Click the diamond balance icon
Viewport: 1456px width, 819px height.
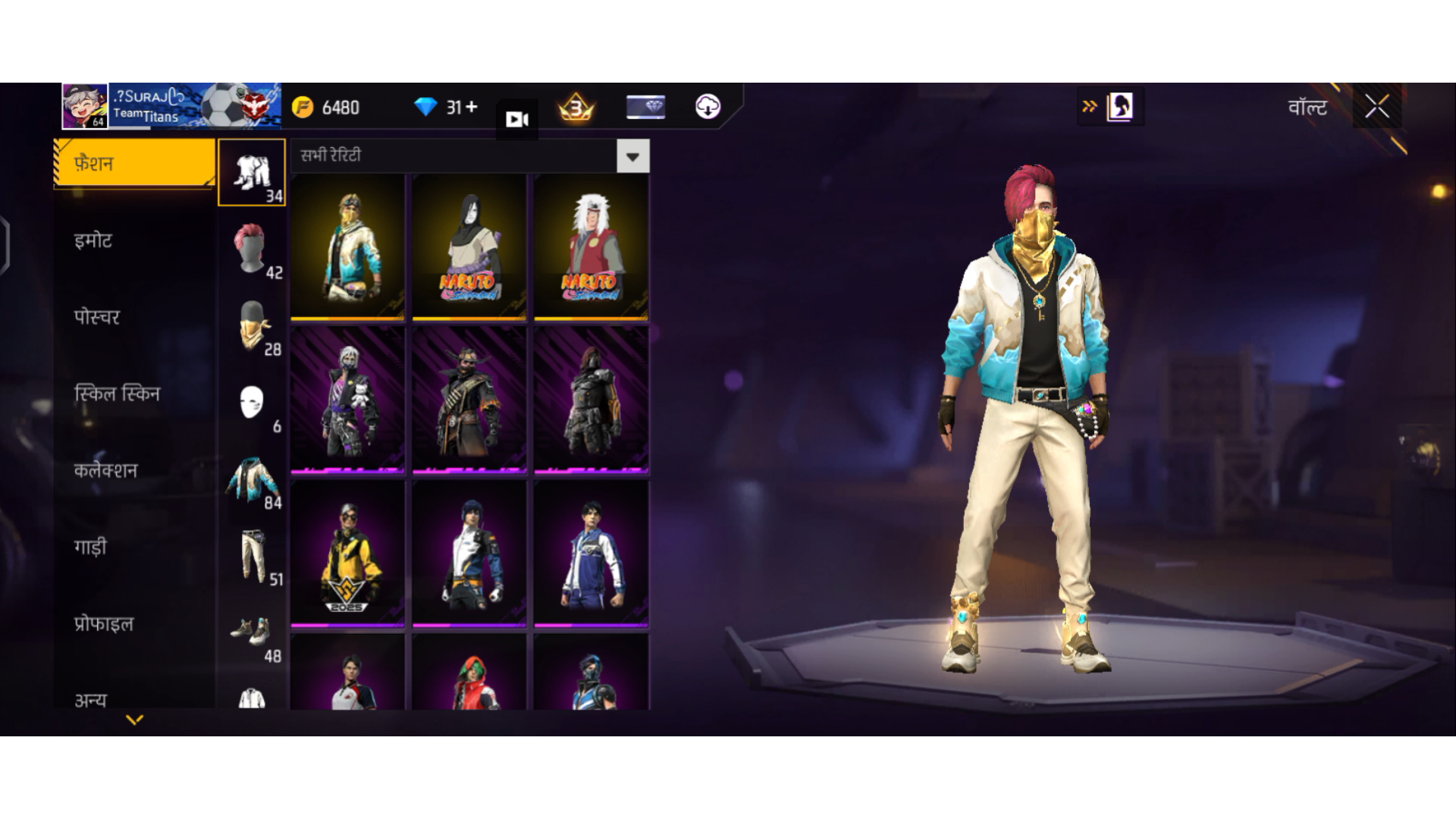click(x=425, y=107)
